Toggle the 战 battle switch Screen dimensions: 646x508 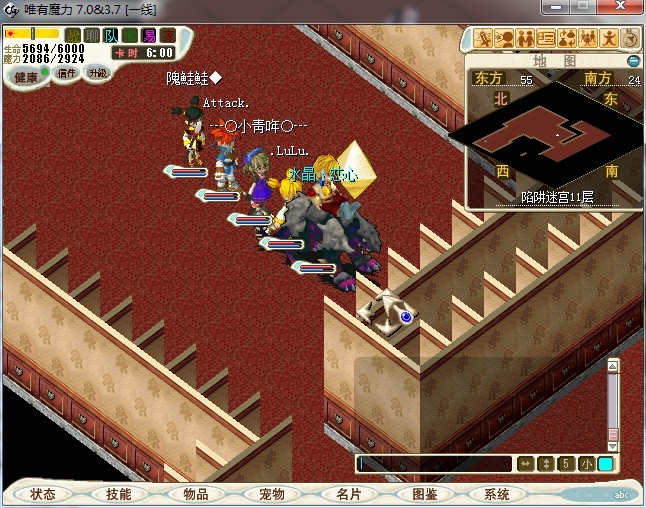click(x=74, y=35)
